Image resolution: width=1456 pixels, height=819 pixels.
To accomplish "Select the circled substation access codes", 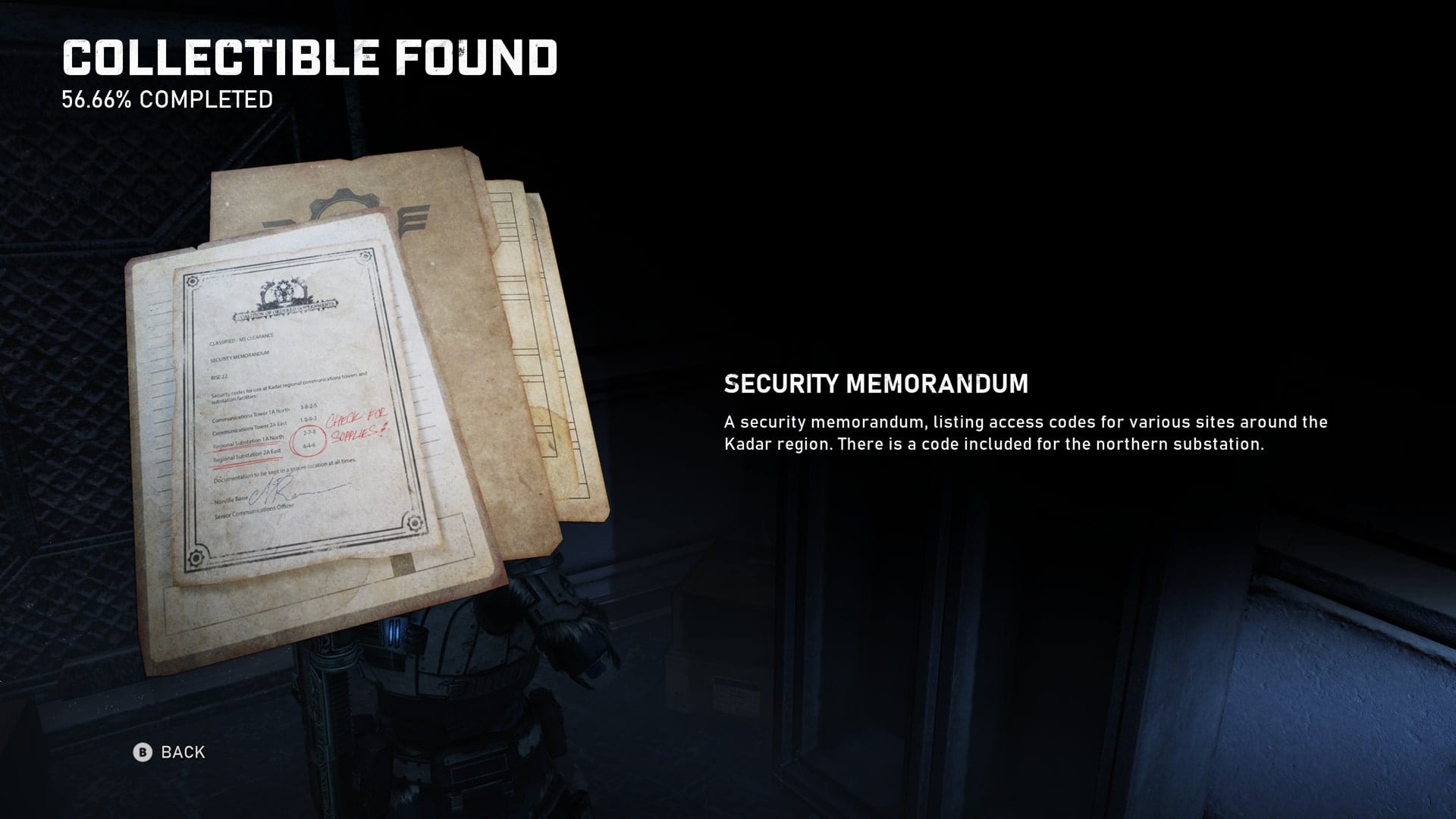I will (x=309, y=438).
